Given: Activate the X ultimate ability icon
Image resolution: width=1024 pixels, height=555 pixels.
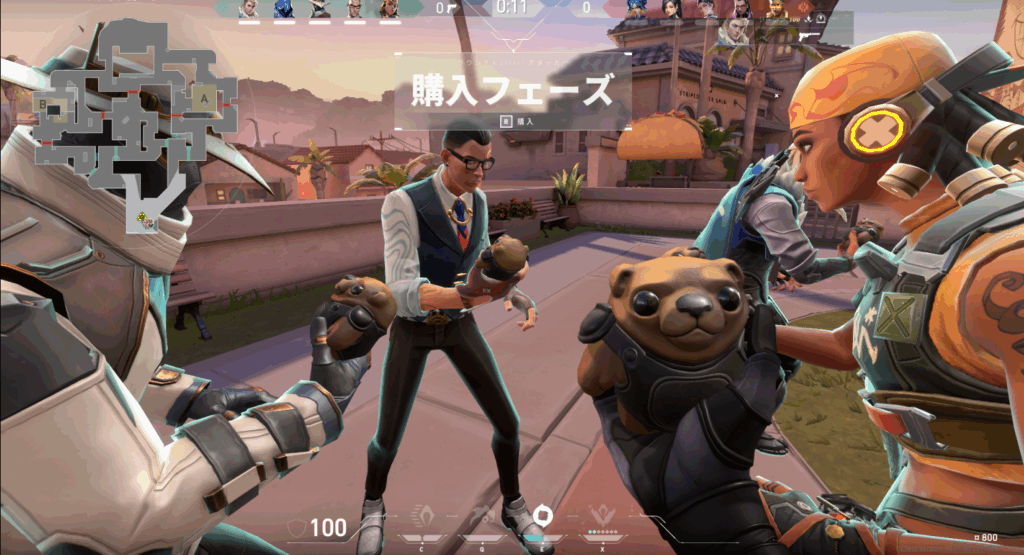Looking at the screenshot, I should (602, 517).
